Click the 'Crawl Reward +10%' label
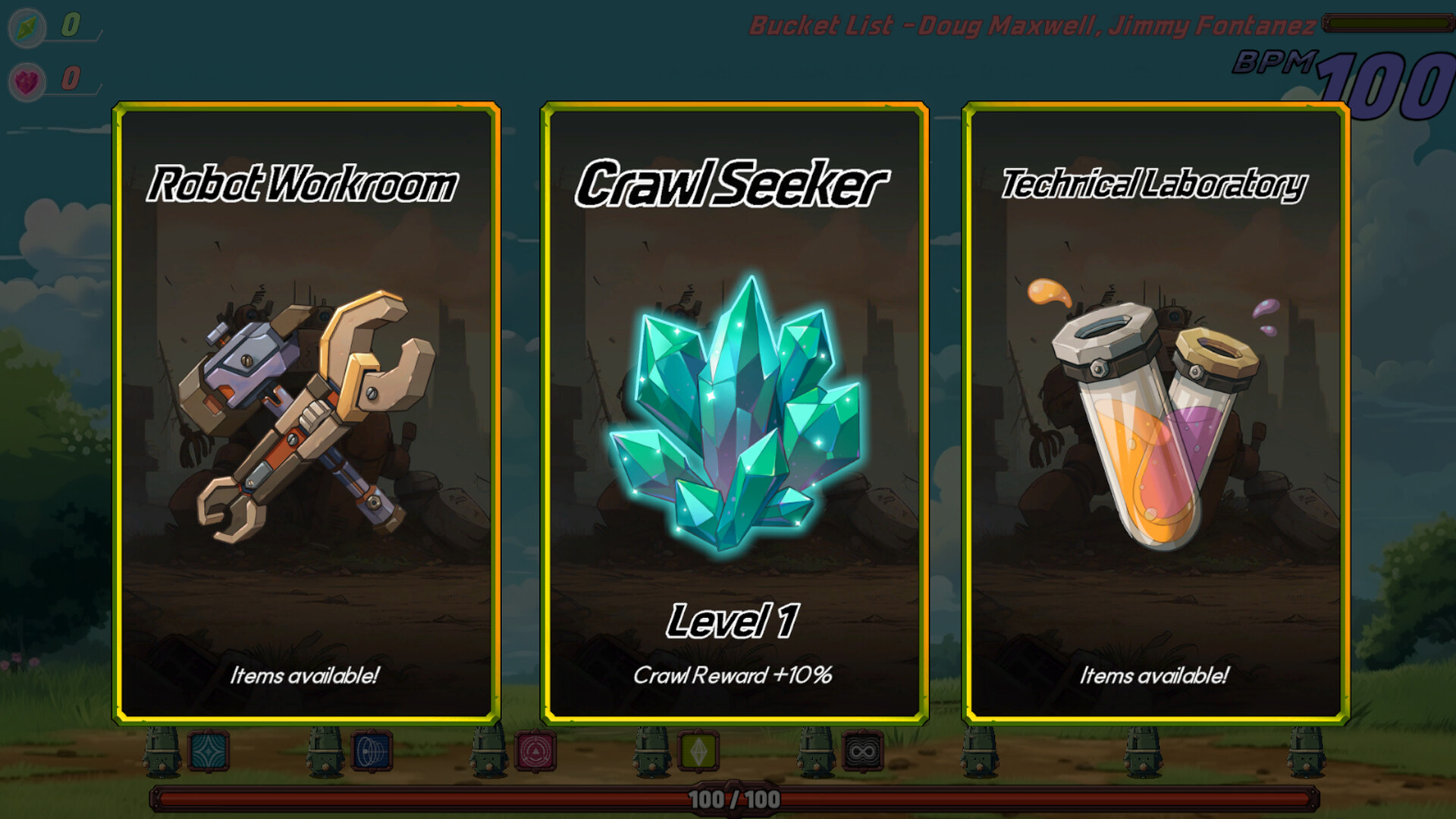Image resolution: width=1456 pixels, height=819 pixels. click(x=734, y=673)
